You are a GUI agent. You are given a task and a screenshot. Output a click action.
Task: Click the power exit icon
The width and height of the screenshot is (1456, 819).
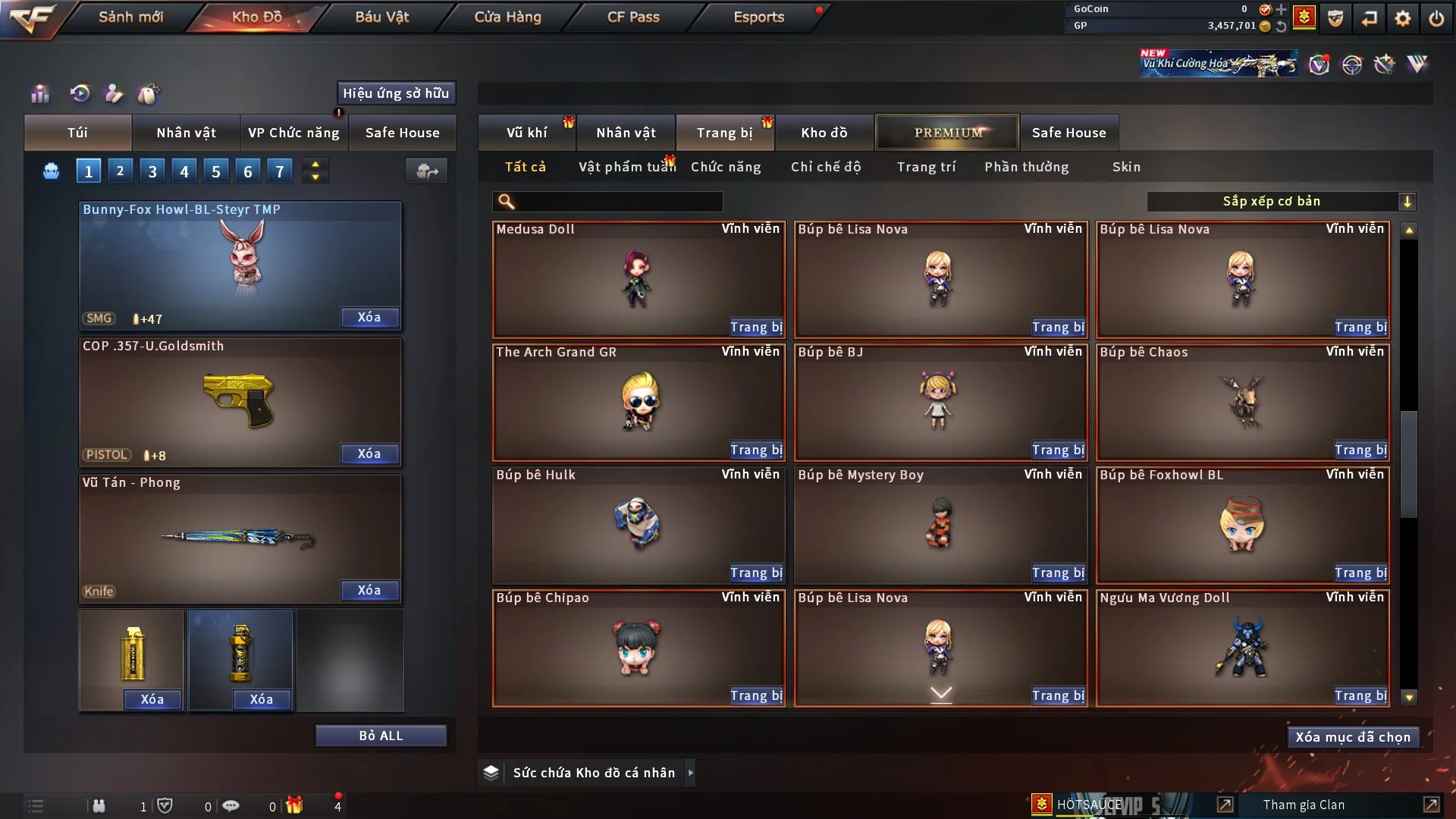1436,17
